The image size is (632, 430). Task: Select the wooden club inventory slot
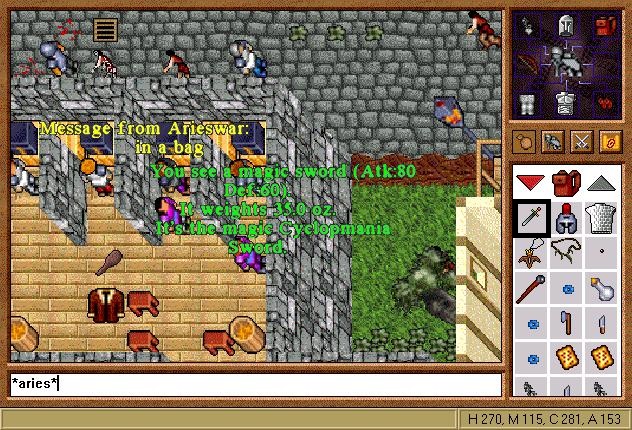pos(530,290)
